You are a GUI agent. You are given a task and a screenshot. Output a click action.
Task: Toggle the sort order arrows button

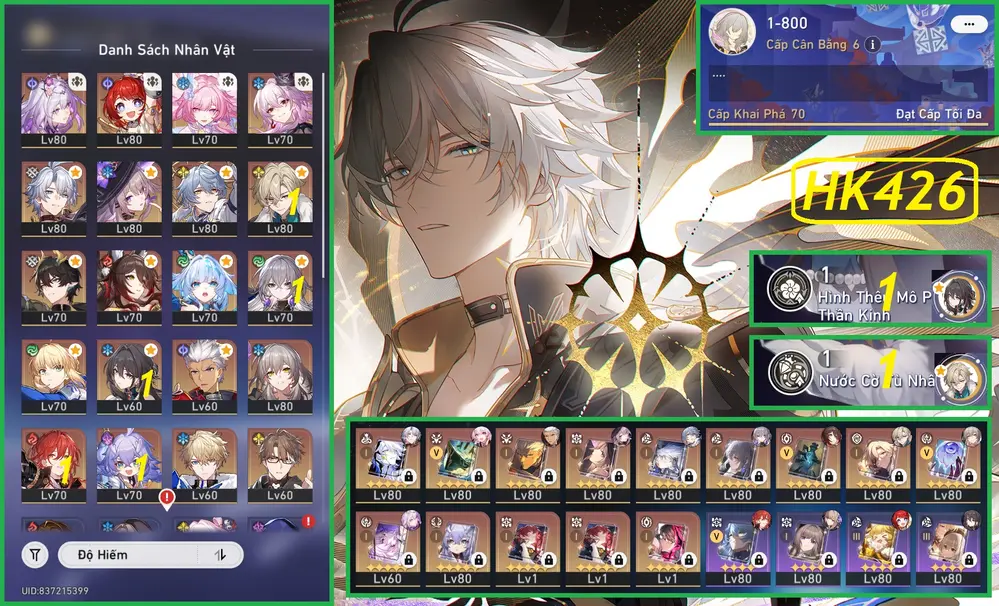[x=219, y=554]
